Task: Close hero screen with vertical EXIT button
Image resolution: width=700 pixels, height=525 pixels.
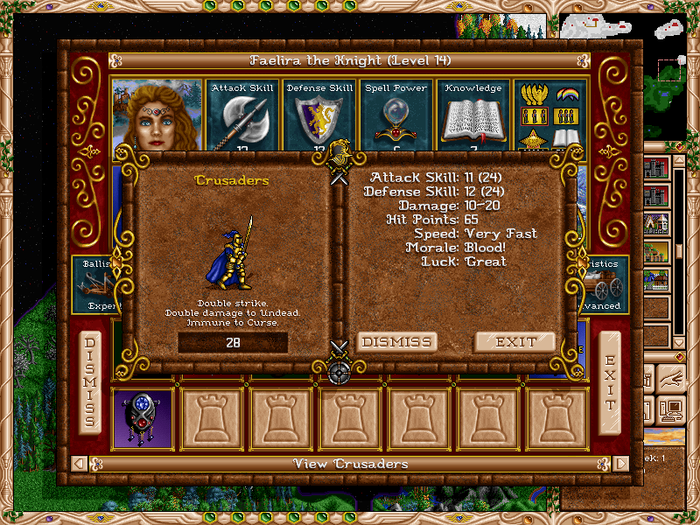Action: 609,383
